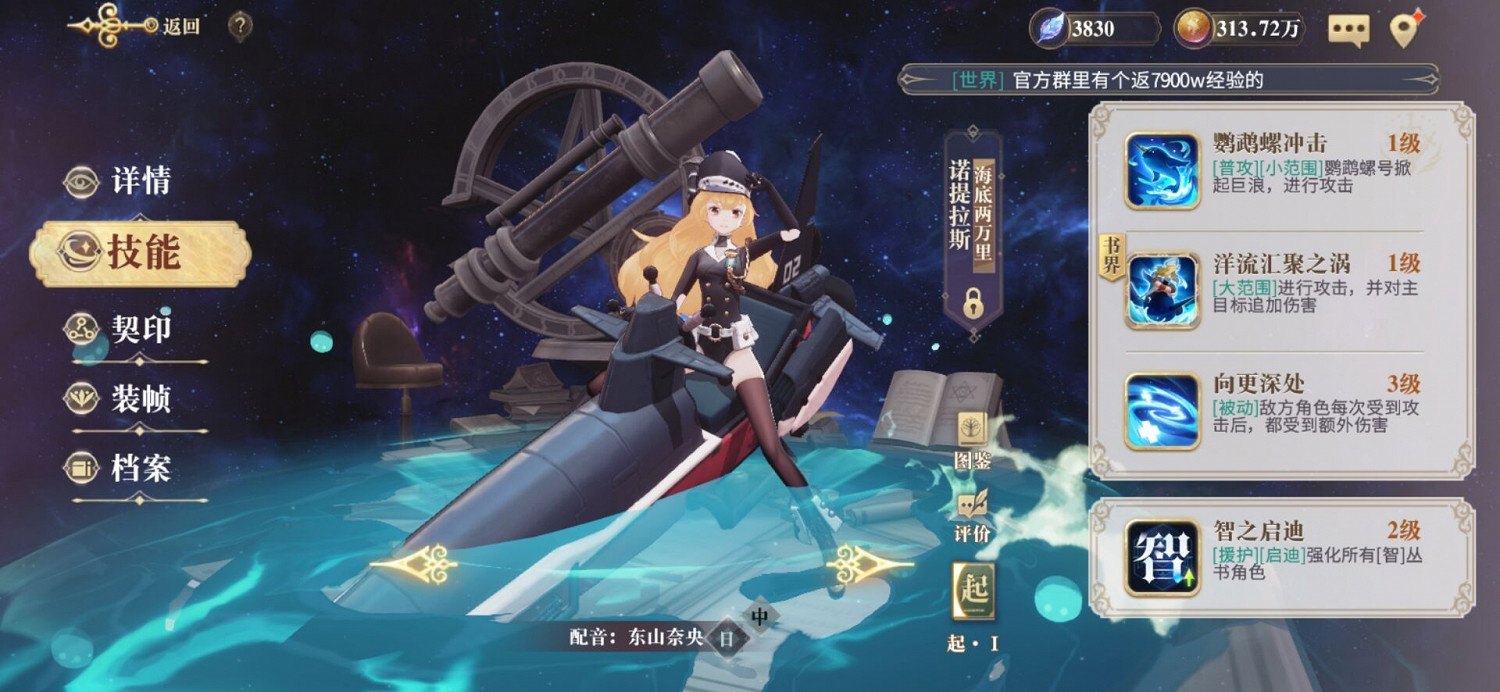Switch to the 装帧 tab
The image size is (1500, 692).
(138, 399)
